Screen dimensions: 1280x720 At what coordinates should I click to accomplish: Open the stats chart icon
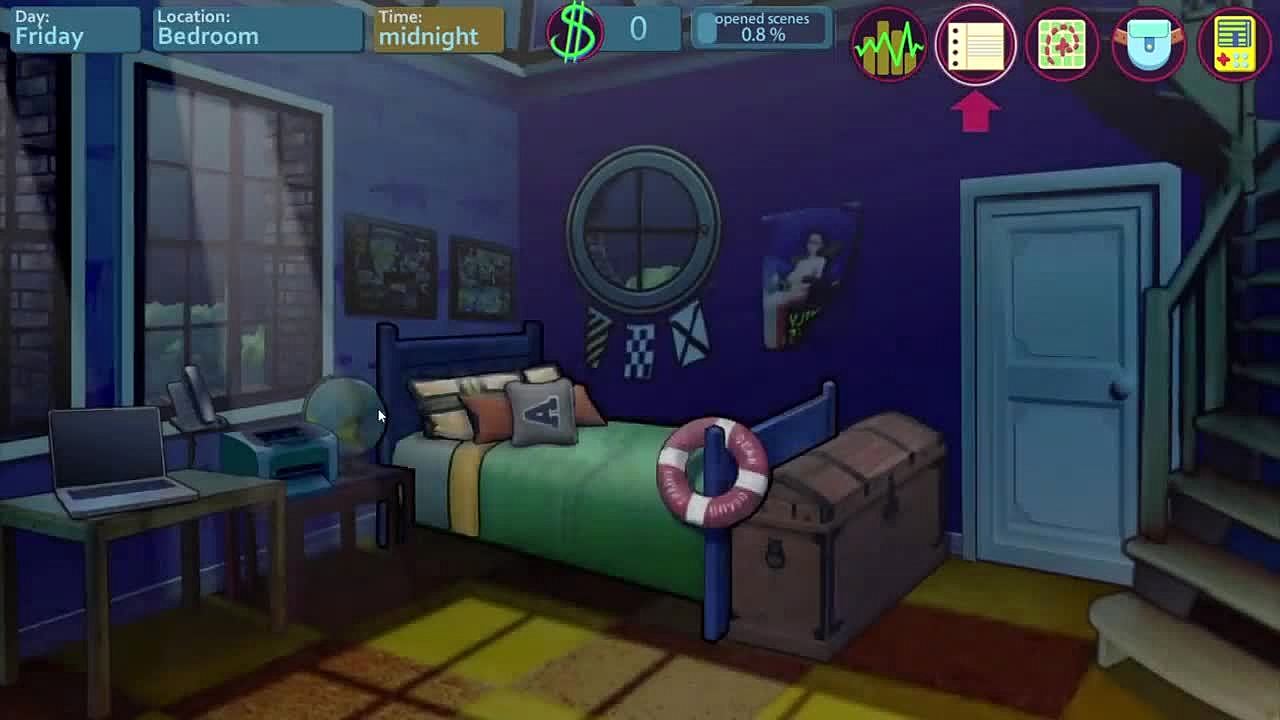pyautogui.click(x=889, y=44)
